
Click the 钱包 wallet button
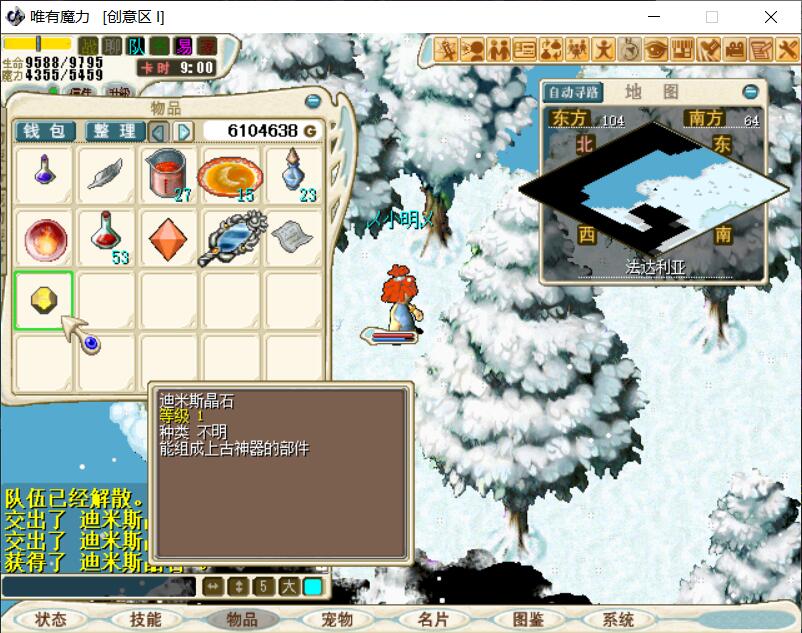(44, 131)
